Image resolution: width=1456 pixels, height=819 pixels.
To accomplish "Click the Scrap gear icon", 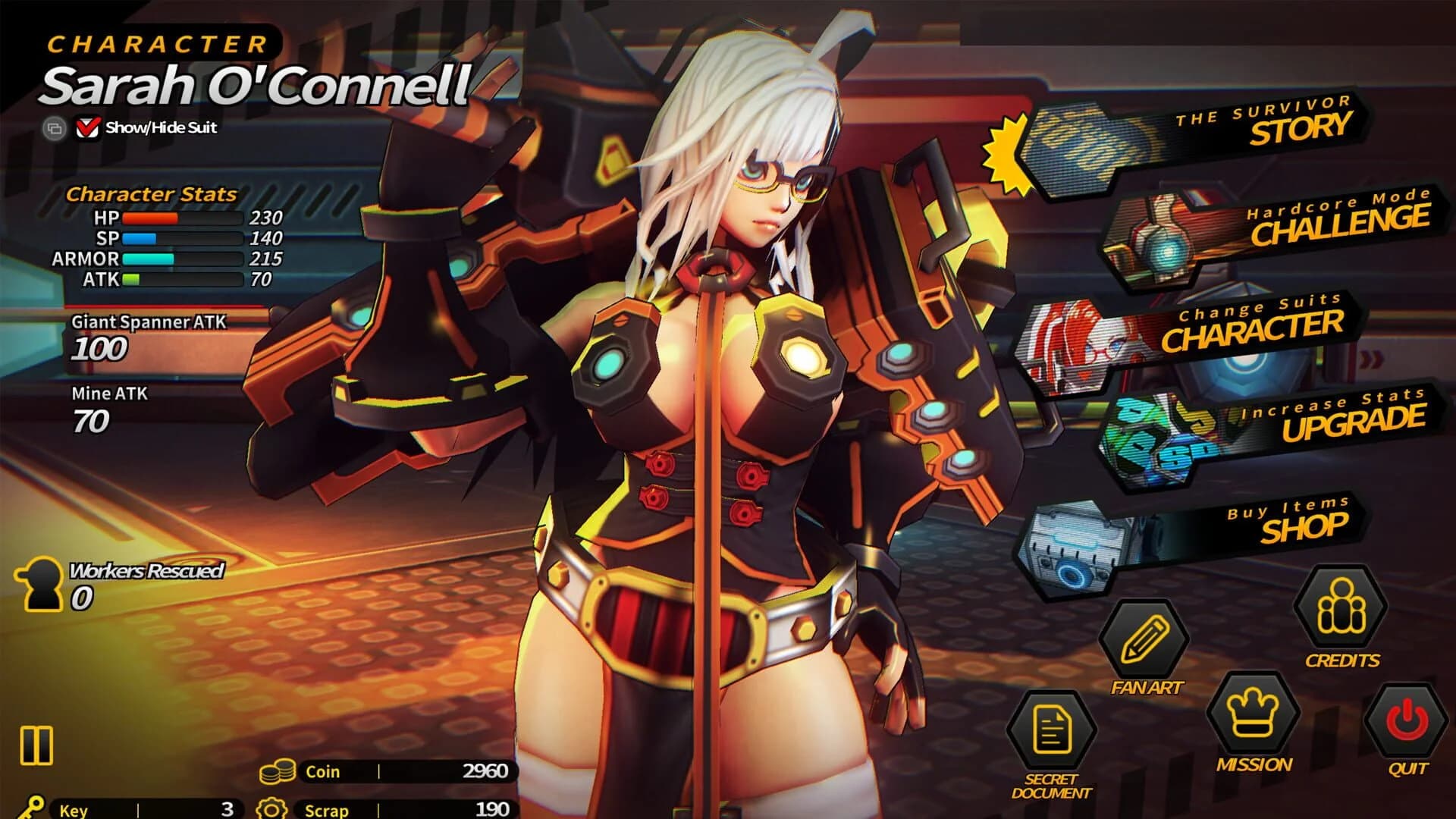I will (x=273, y=807).
